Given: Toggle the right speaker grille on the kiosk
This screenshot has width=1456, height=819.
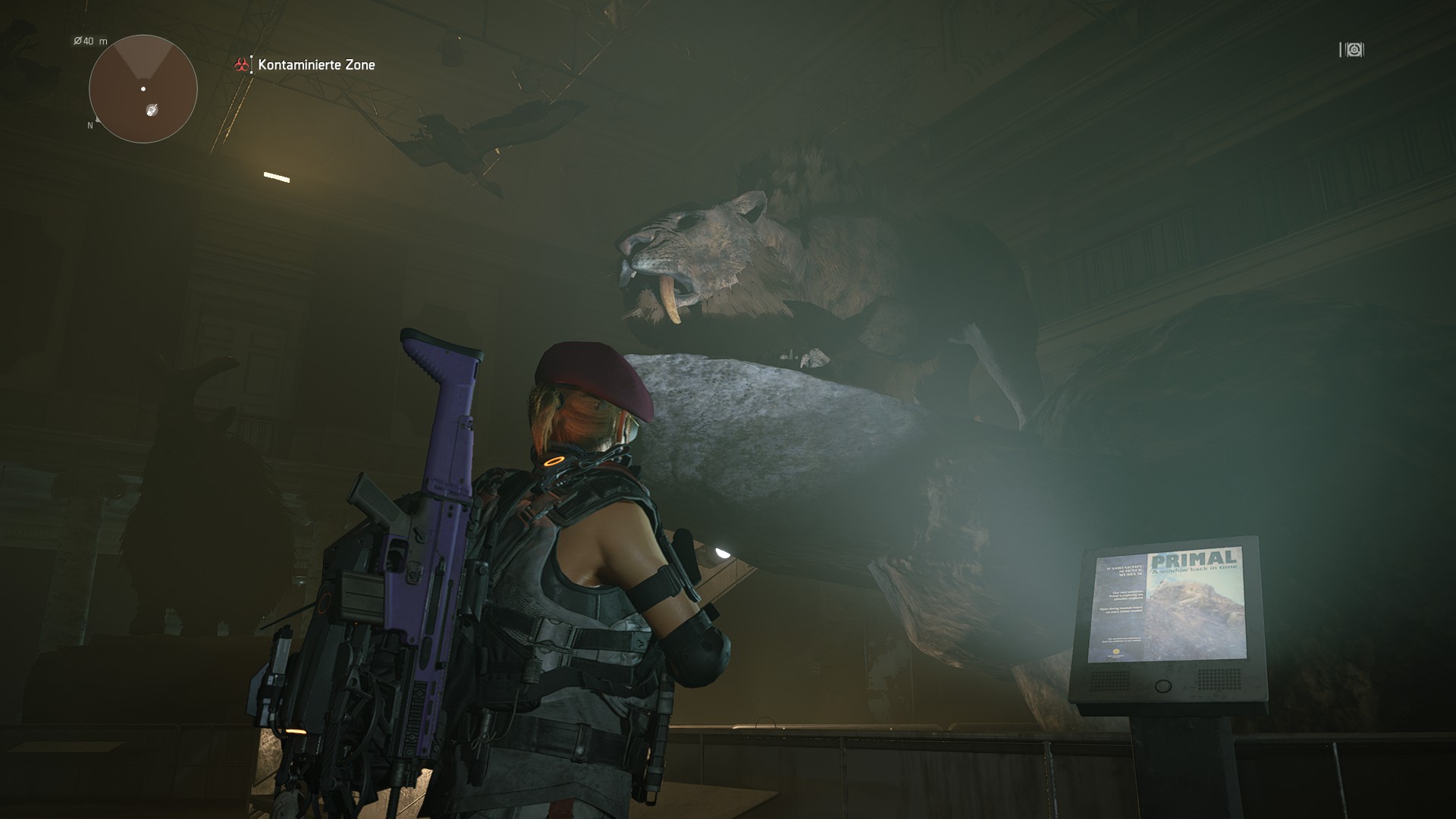Looking at the screenshot, I should point(1219,678).
